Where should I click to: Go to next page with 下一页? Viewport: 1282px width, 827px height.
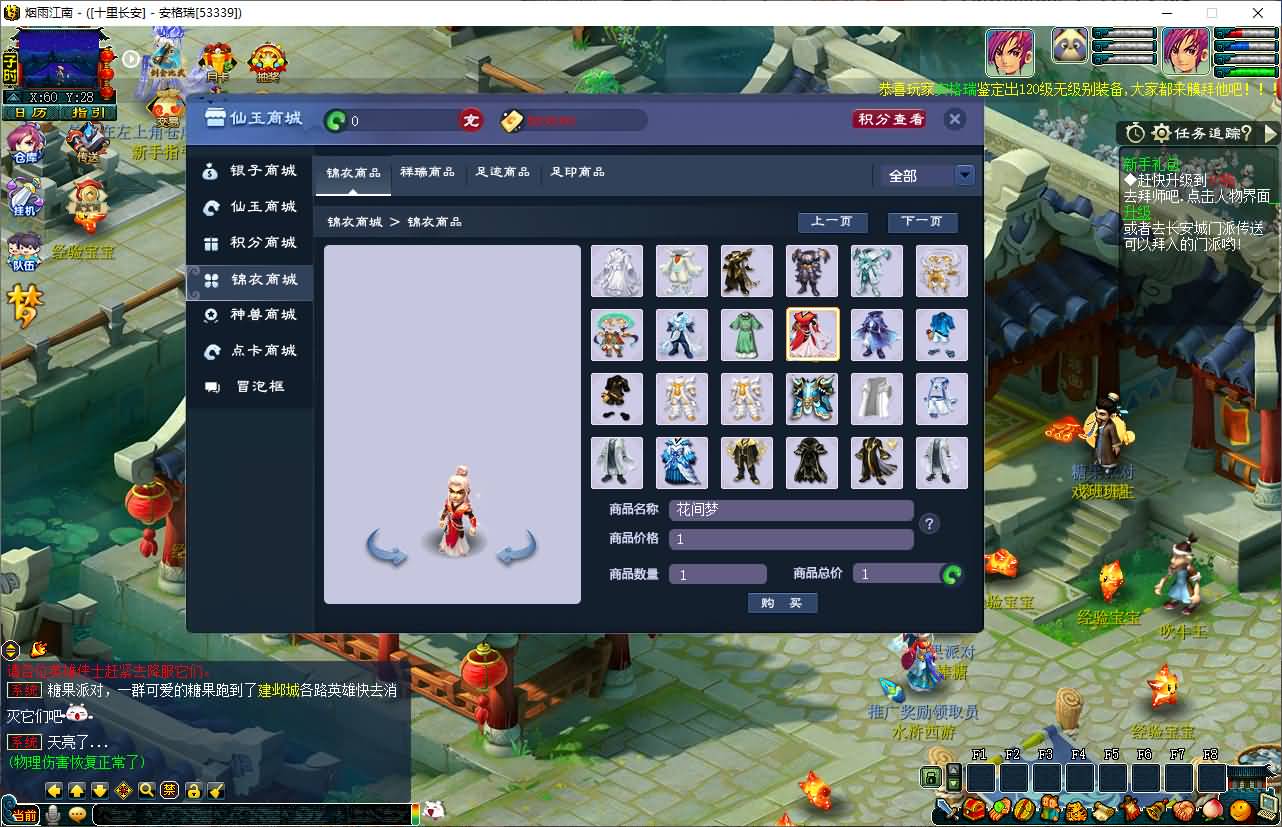[922, 222]
